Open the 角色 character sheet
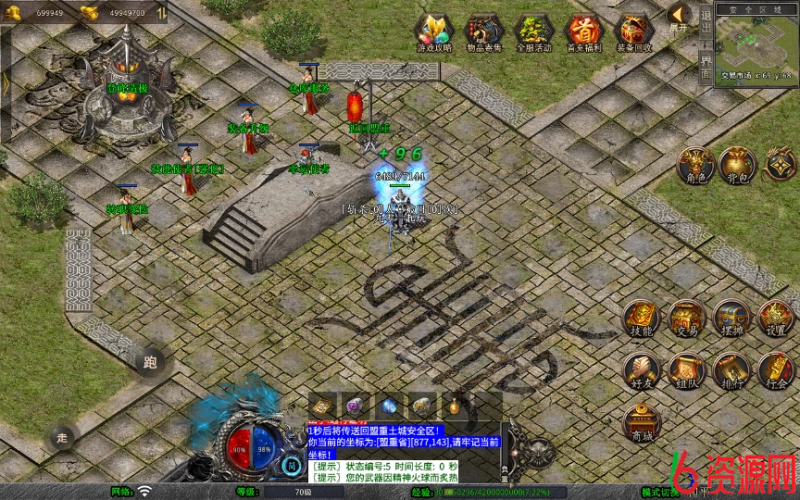The width and height of the screenshot is (800, 500). tap(694, 165)
